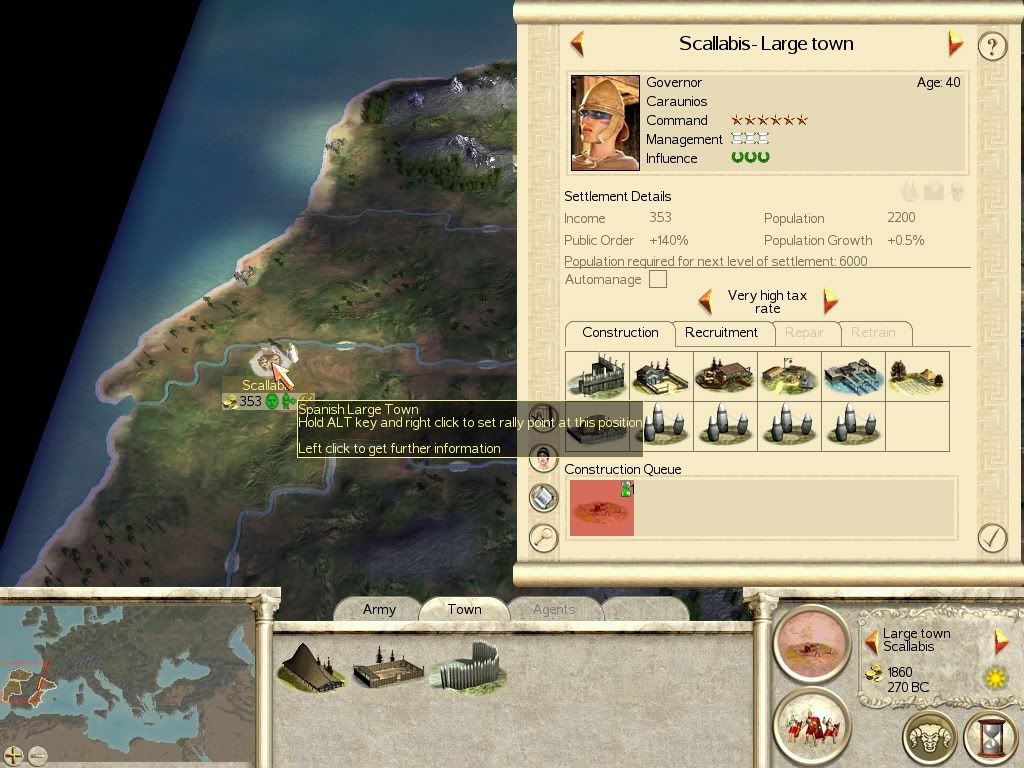Select governor Caraunios portrait
The width and height of the screenshot is (1024, 768).
[x=605, y=121]
